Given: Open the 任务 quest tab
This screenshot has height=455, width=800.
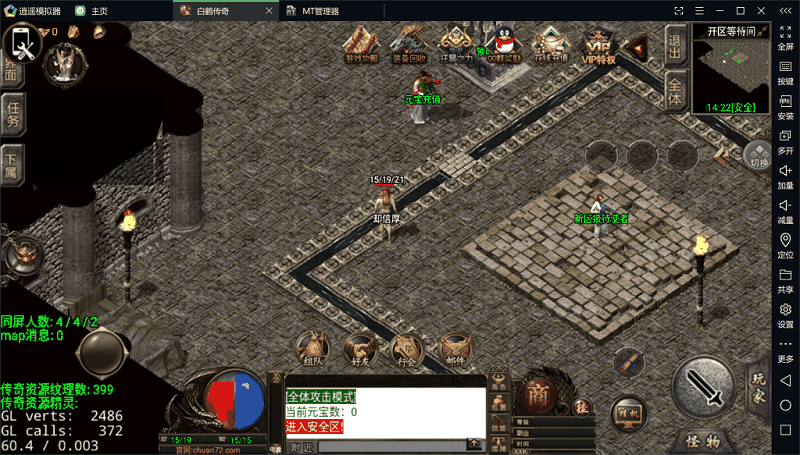Looking at the screenshot, I should (x=13, y=113).
